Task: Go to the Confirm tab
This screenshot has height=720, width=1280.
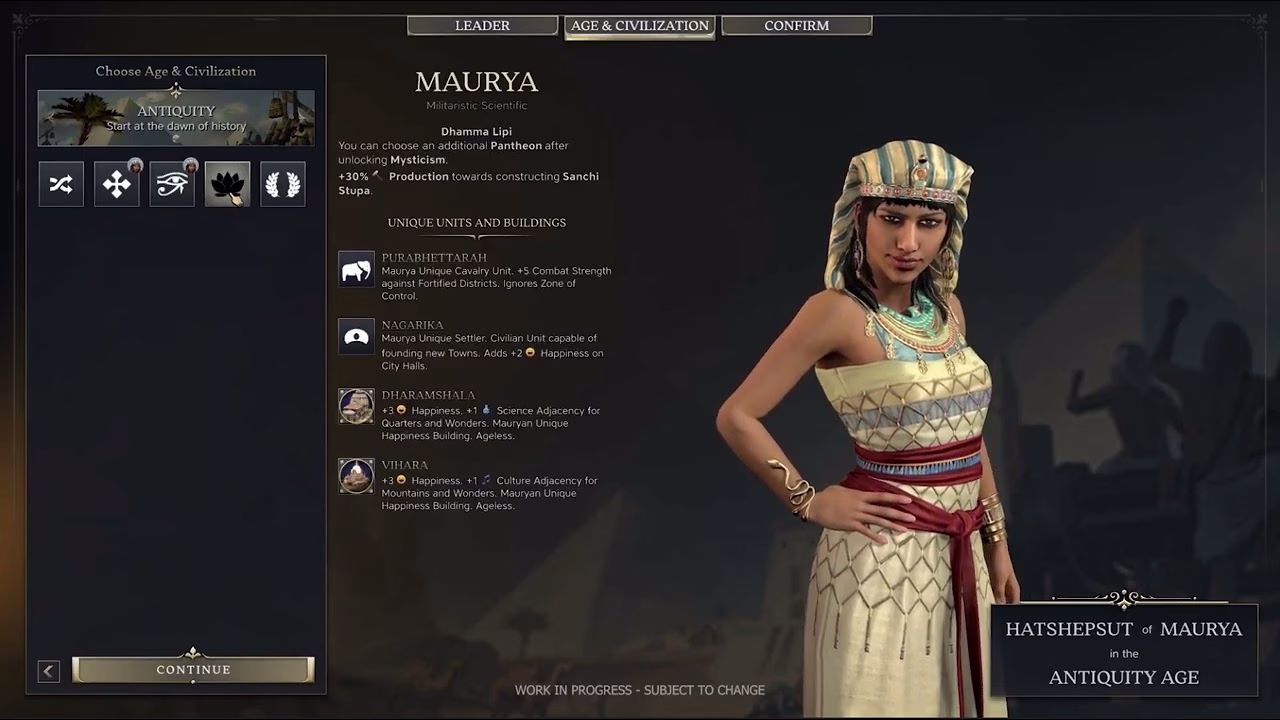Action: tap(796, 26)
